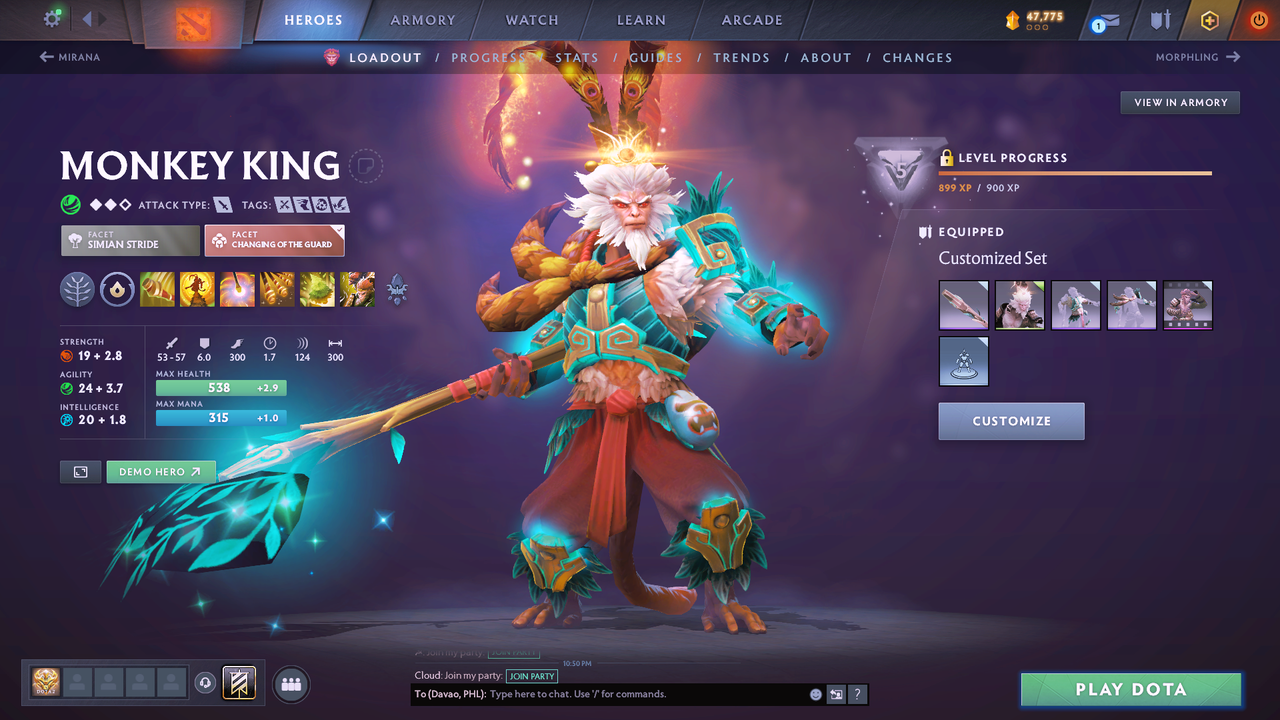The height and width of the screenshot is (720, 1280).
Task: Open the Dota Plus gold hexagon icon
Action: pos(1209,19)
